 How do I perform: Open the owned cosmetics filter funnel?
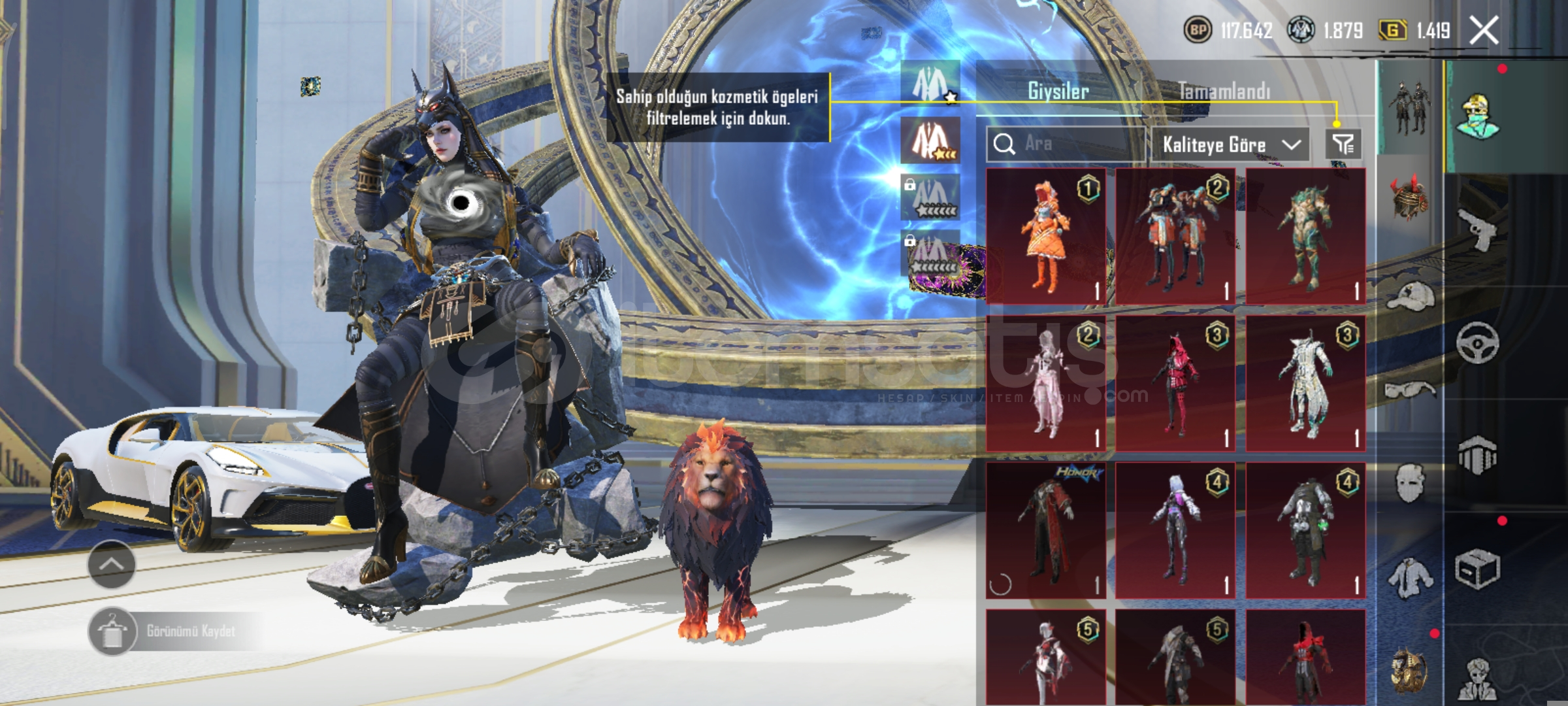coord(1343,144)
